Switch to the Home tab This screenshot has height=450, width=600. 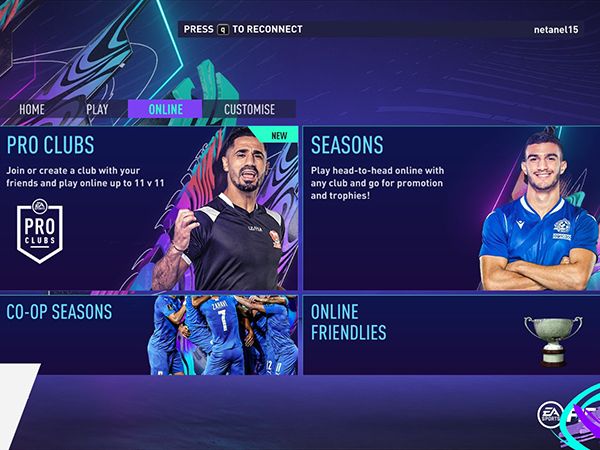32,109
